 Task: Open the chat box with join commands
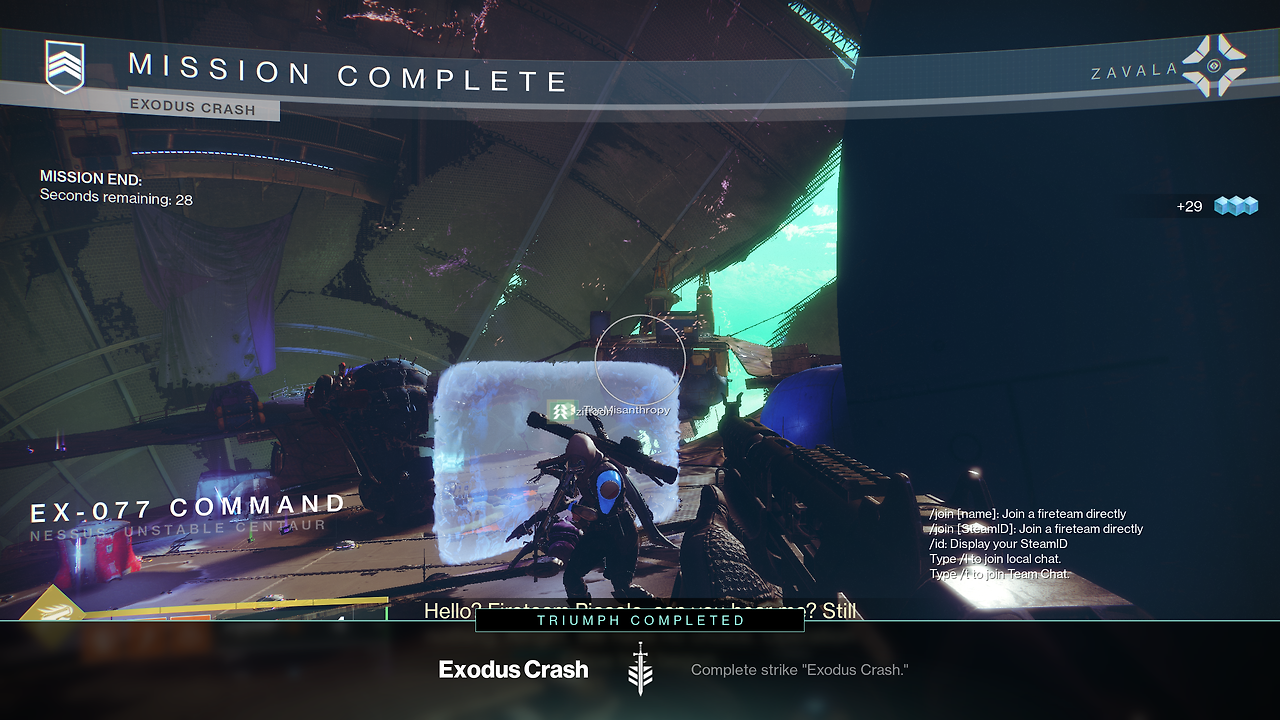tap(1035, 544)
